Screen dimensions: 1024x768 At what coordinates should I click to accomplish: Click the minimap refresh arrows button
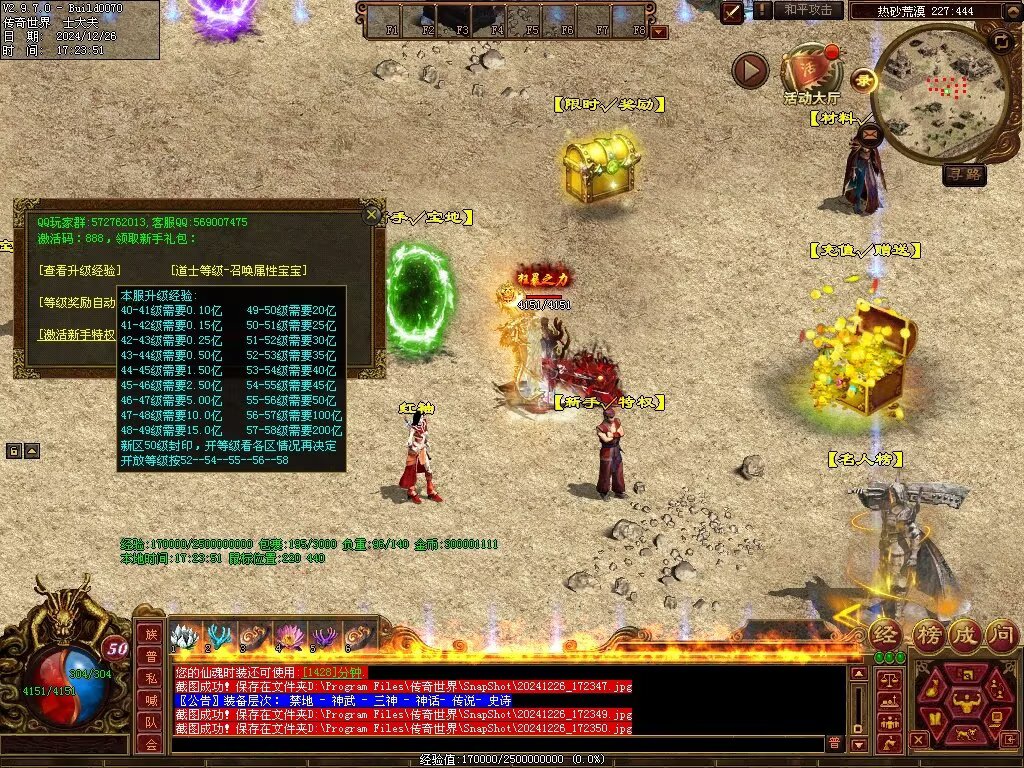pyautogui.click(x=1000, y=41)
